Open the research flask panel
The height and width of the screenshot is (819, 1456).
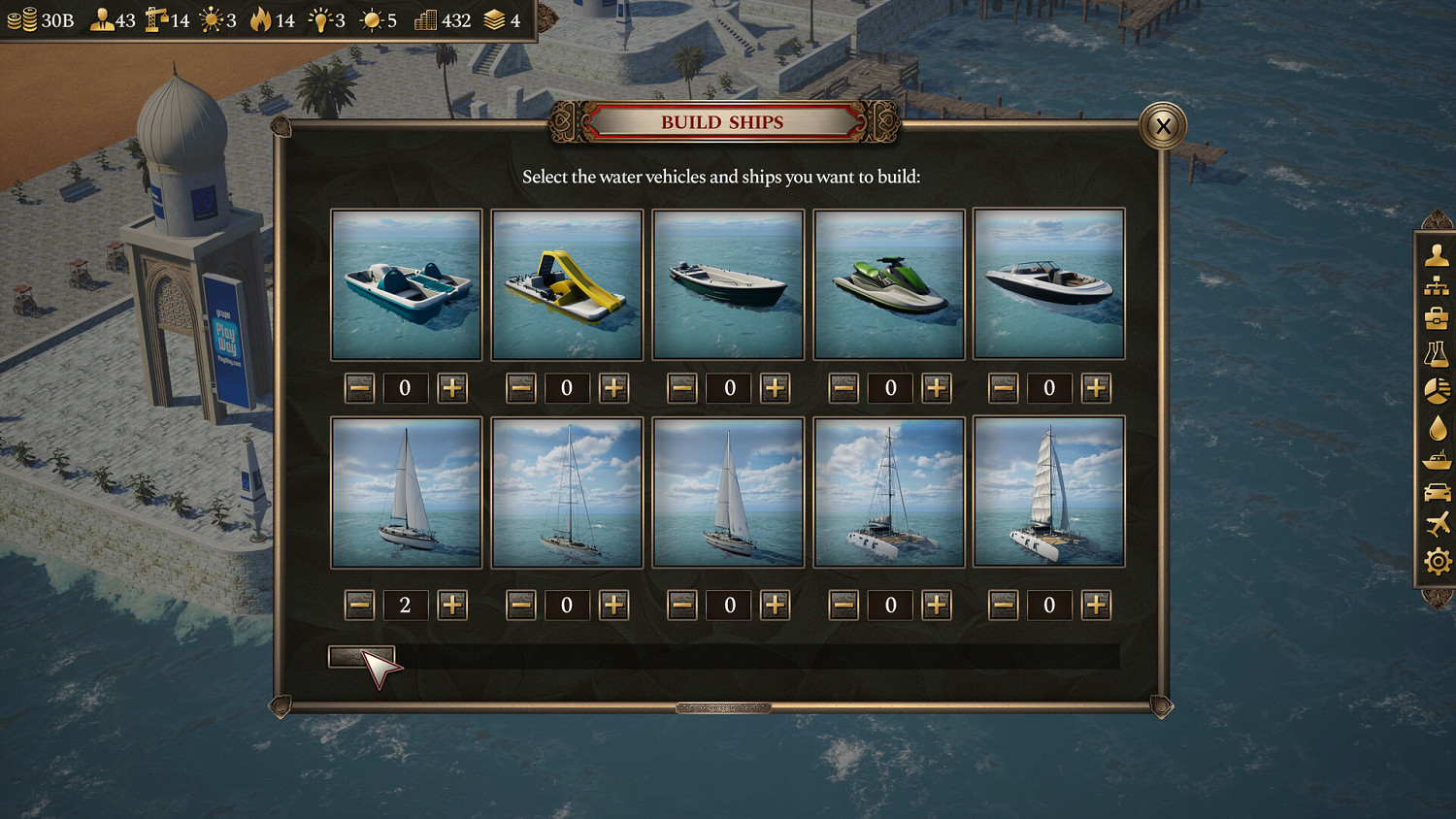[1438, 354]
